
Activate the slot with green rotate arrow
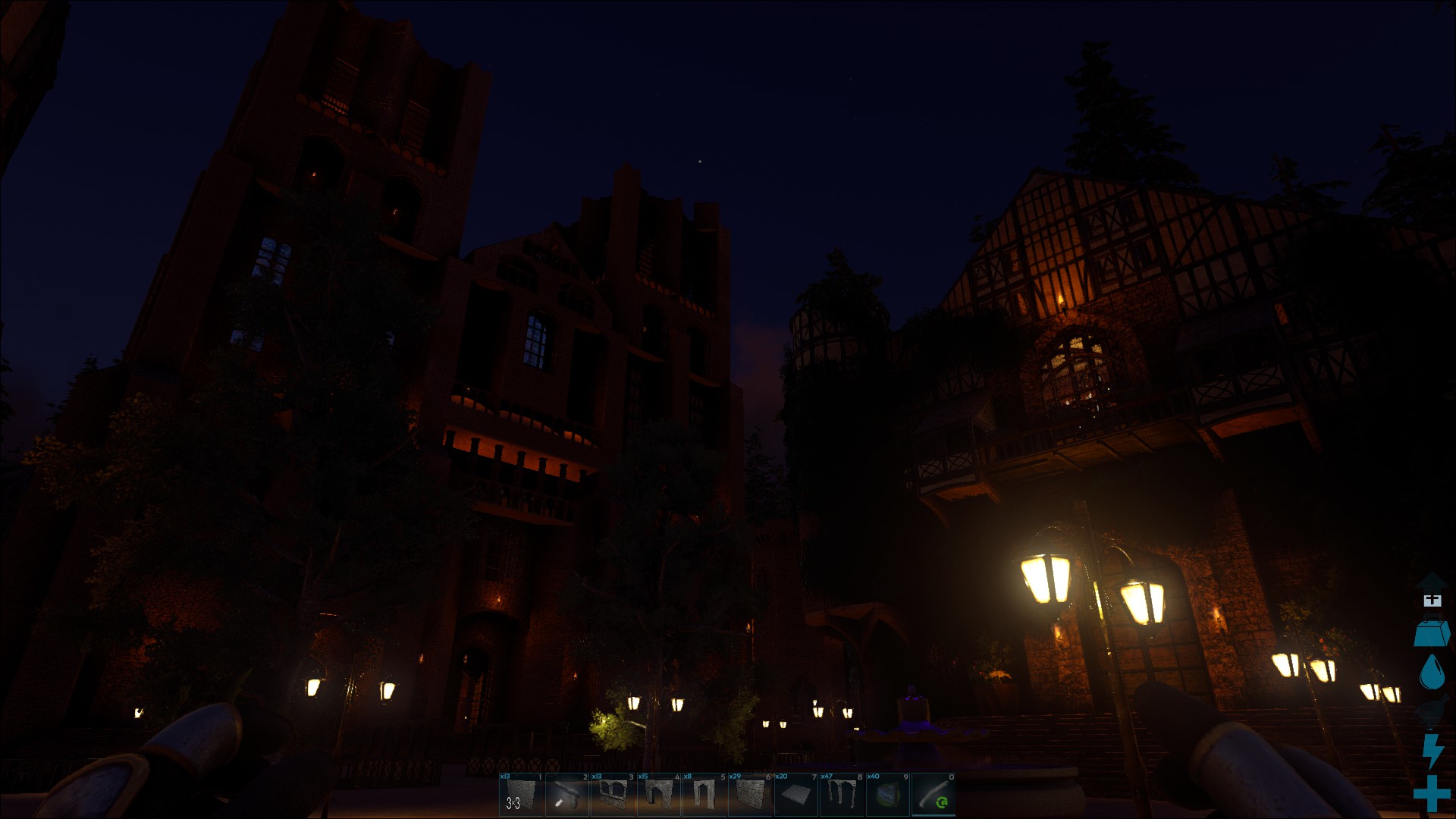pos(934,795)
